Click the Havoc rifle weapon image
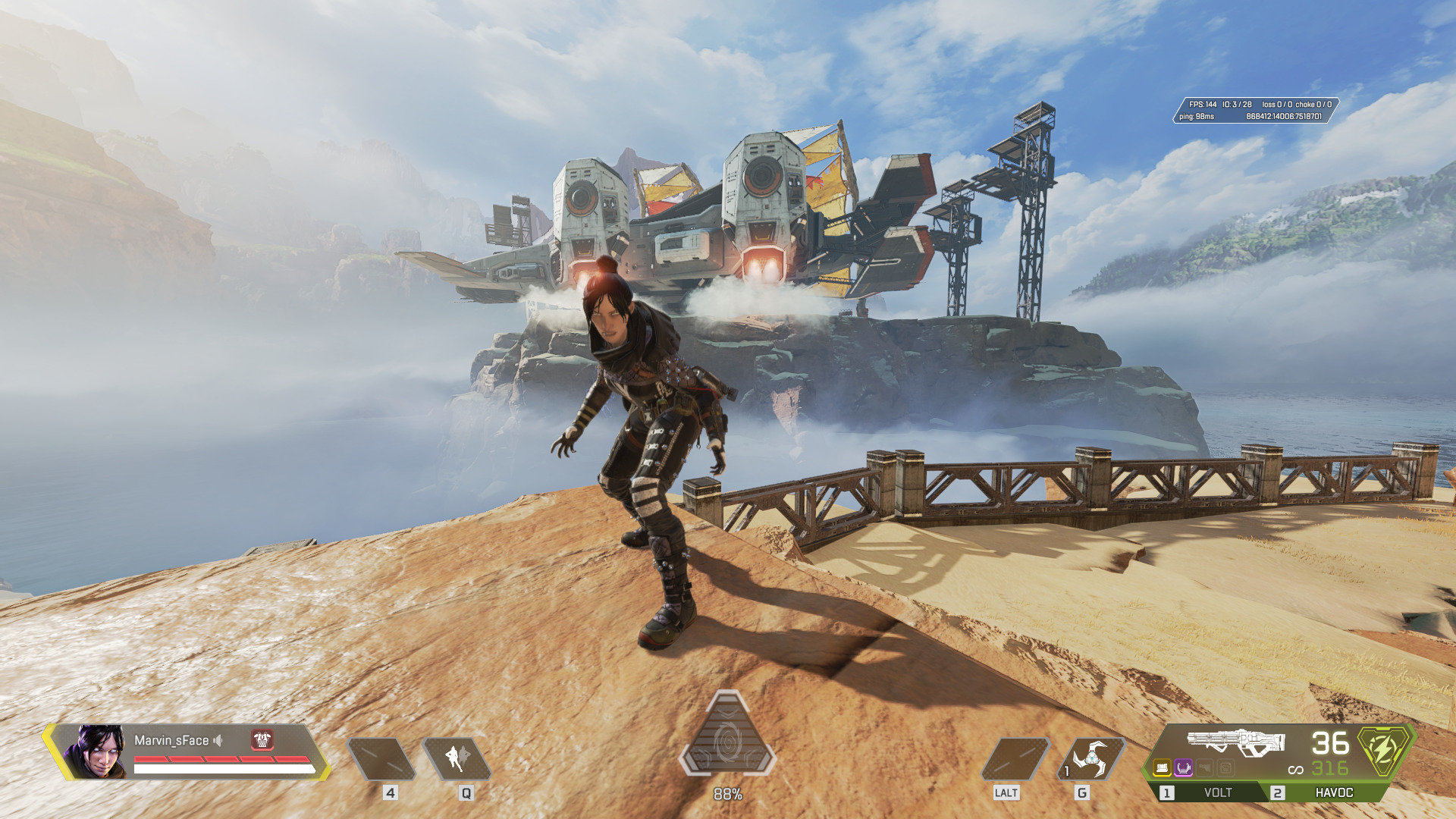This screenshot has width=1456, height=819. point(1236,741)
